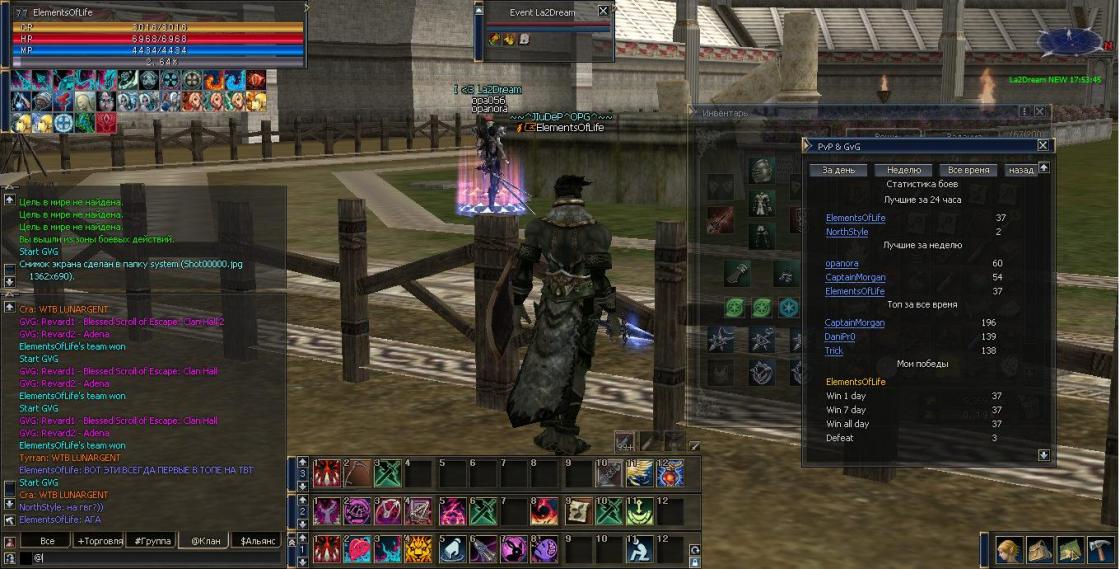Open the map icon in the menu bar
The width and height of the screenshot is (1120, 569).
[1070, 549]
